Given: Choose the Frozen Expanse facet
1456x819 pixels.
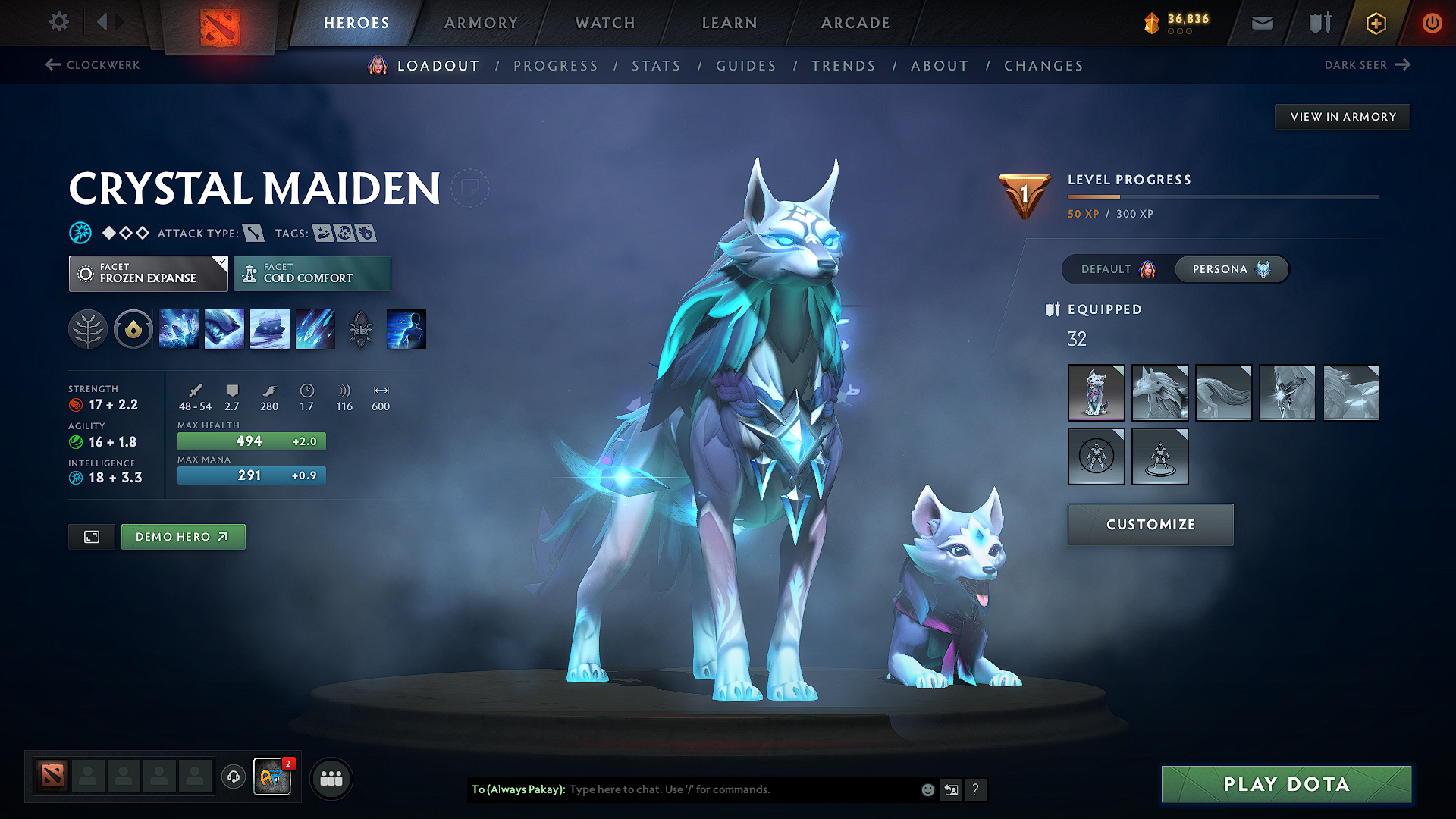Looking at the screenshot, I should coord(148,274).
